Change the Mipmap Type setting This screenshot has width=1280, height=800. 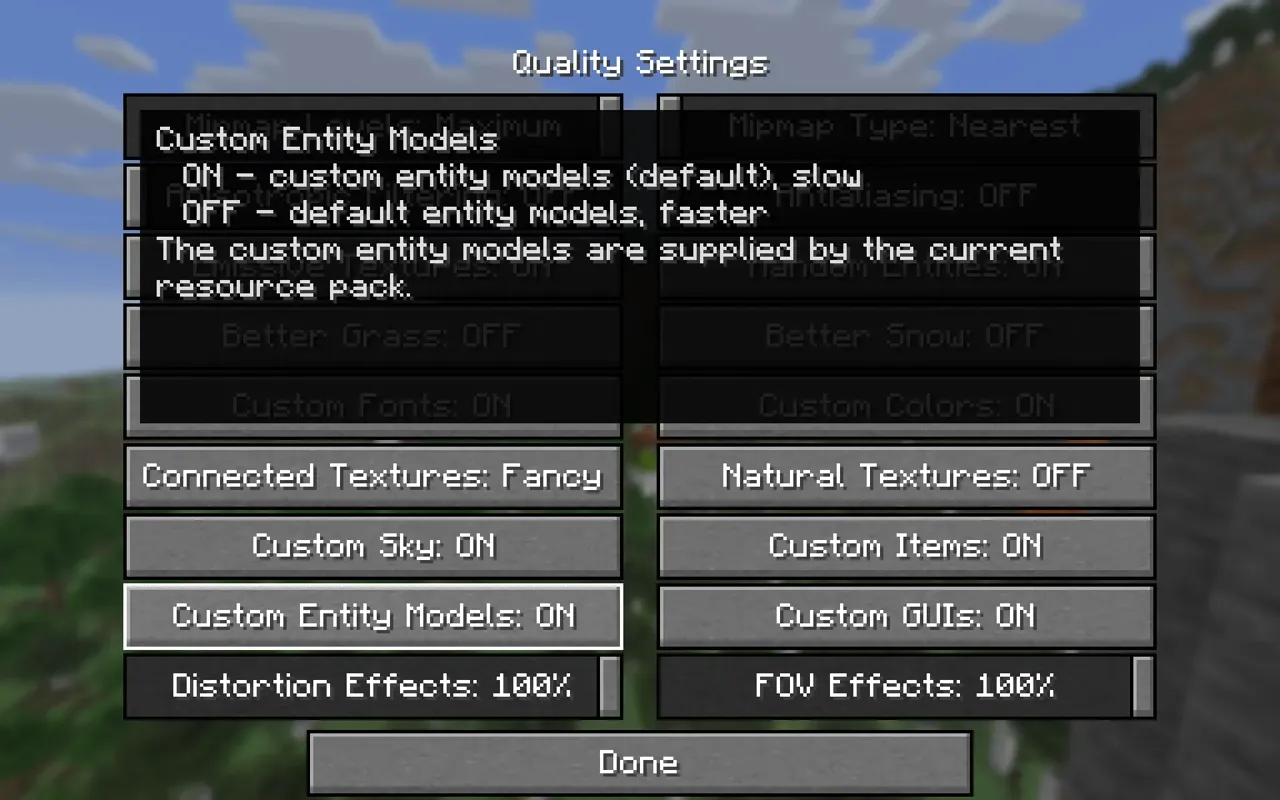point(904,126)
